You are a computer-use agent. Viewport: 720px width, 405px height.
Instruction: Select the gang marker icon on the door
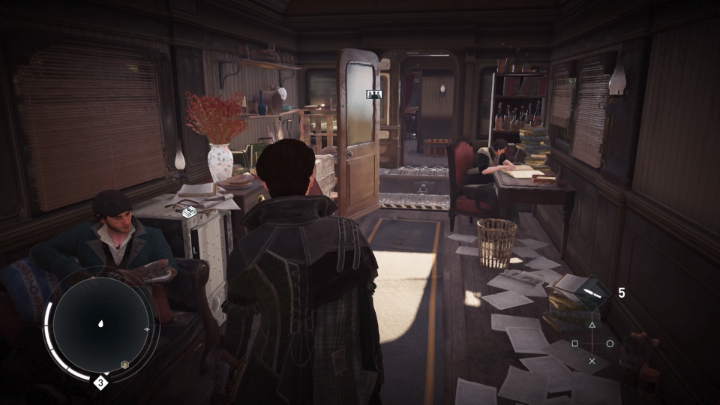coord(375,94)
